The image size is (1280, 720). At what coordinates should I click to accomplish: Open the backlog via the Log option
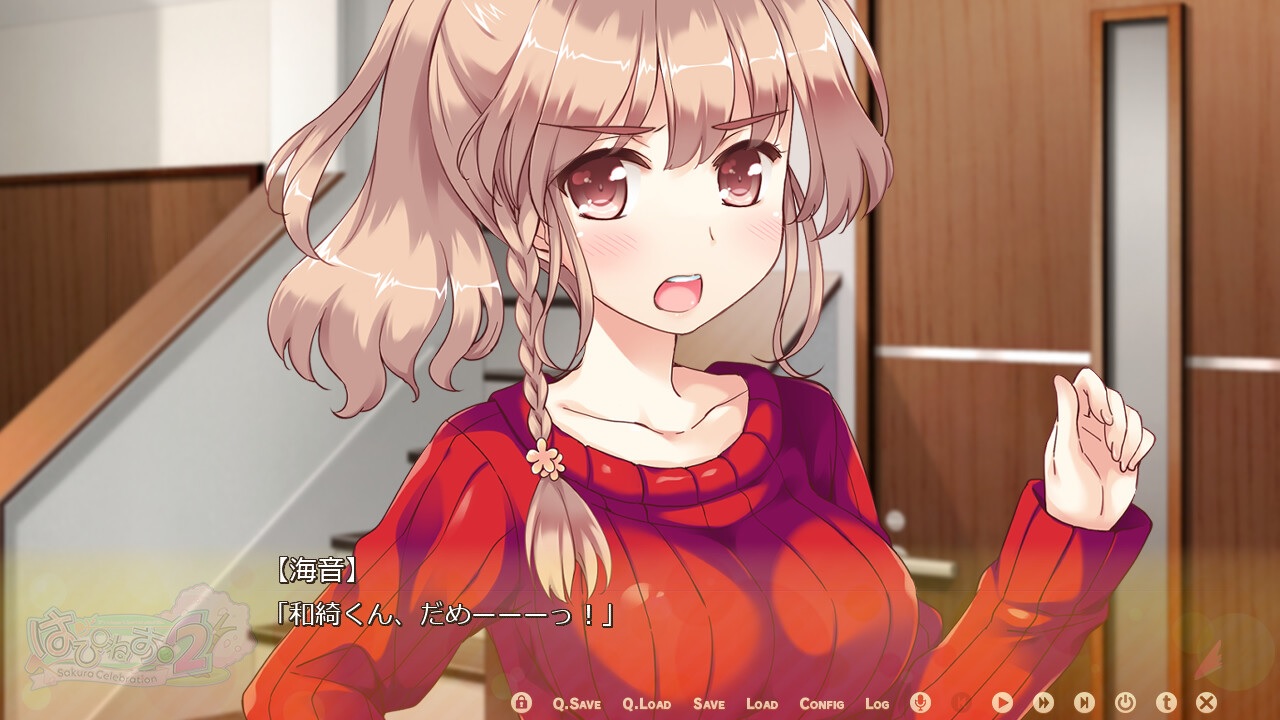(876, 703)
